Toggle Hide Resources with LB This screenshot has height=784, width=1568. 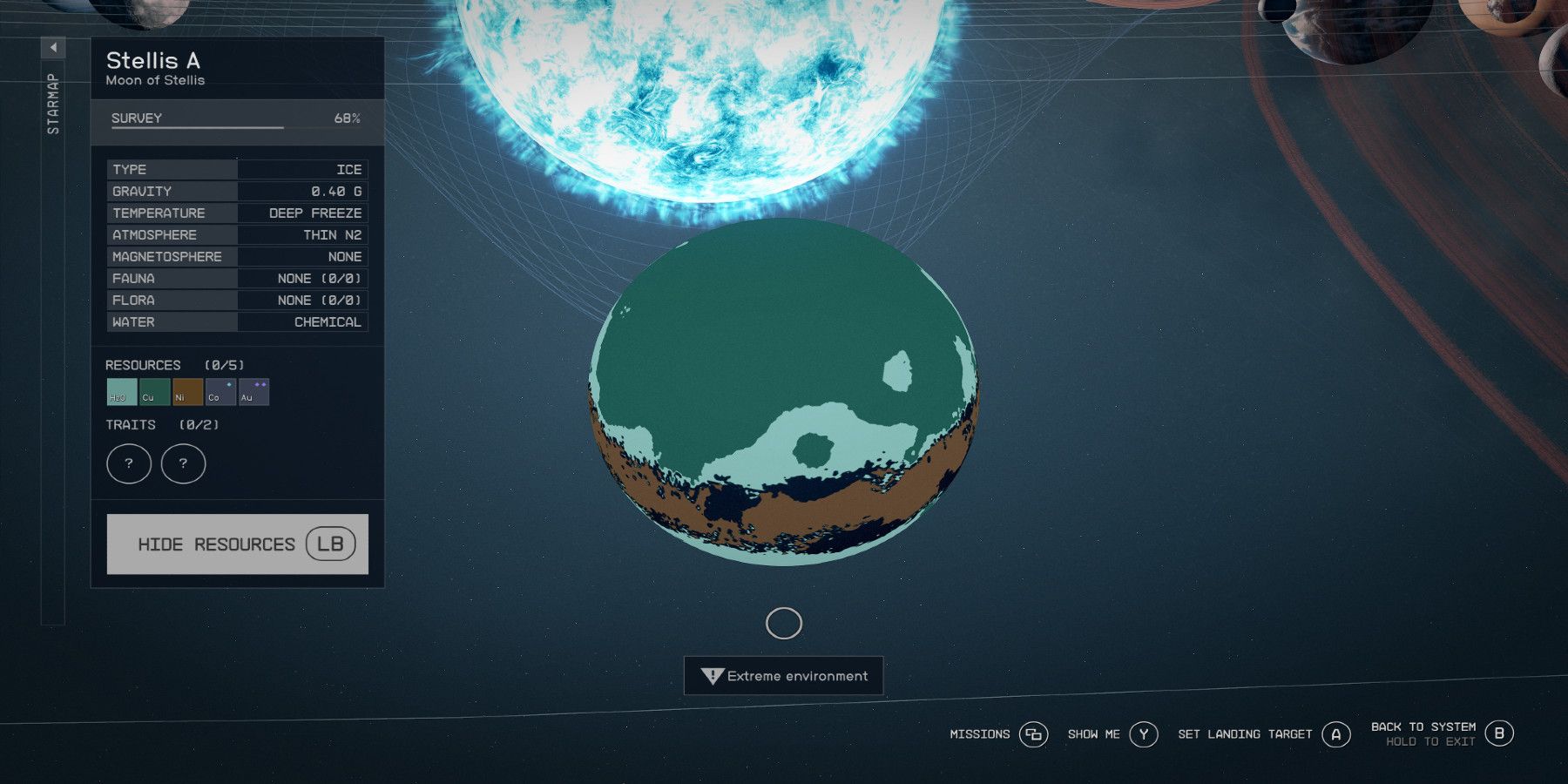[237, 543]
